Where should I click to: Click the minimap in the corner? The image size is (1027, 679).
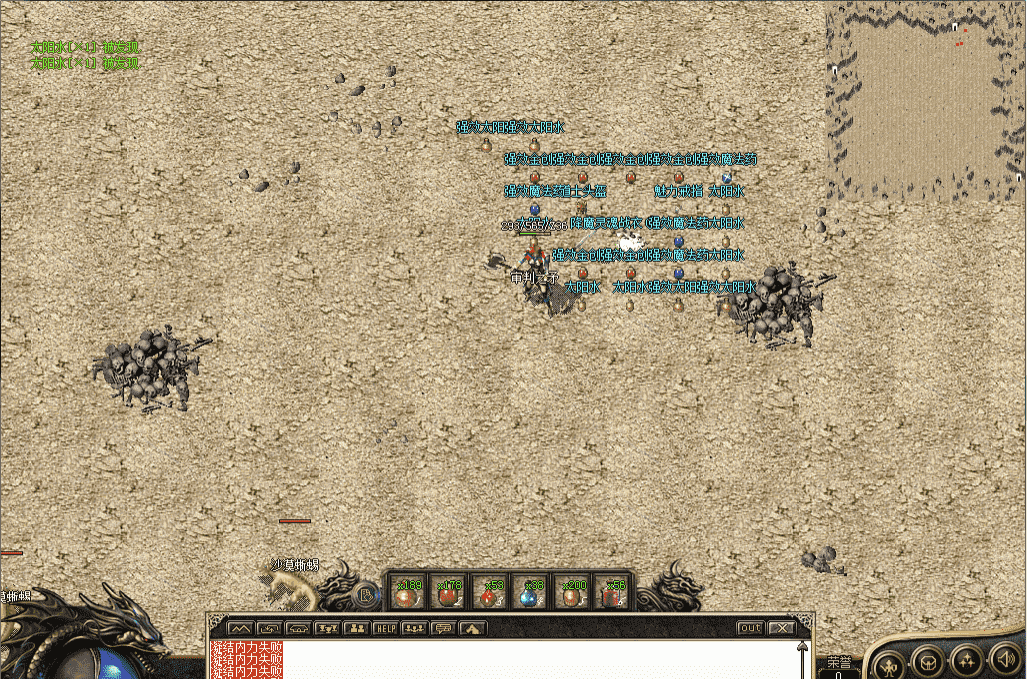(x=925, y=100)
